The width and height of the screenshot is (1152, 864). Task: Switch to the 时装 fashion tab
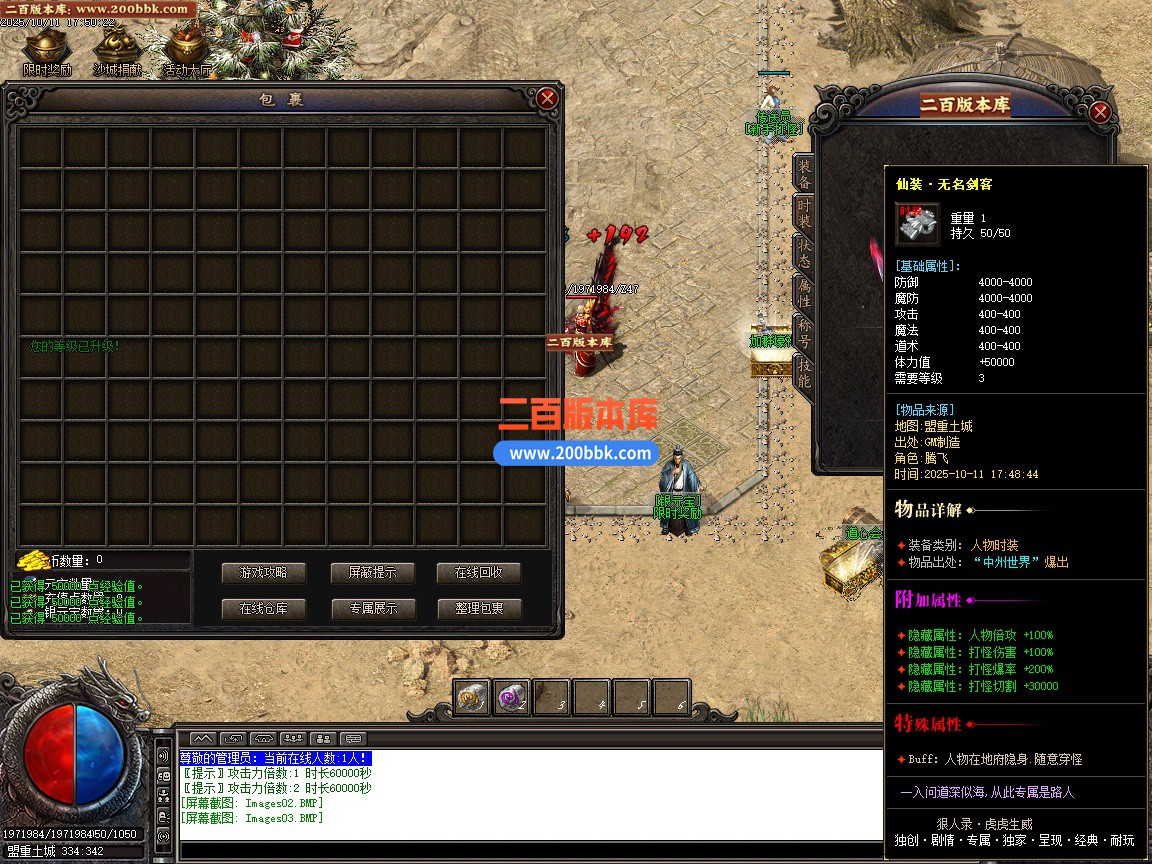click(804, 213)
